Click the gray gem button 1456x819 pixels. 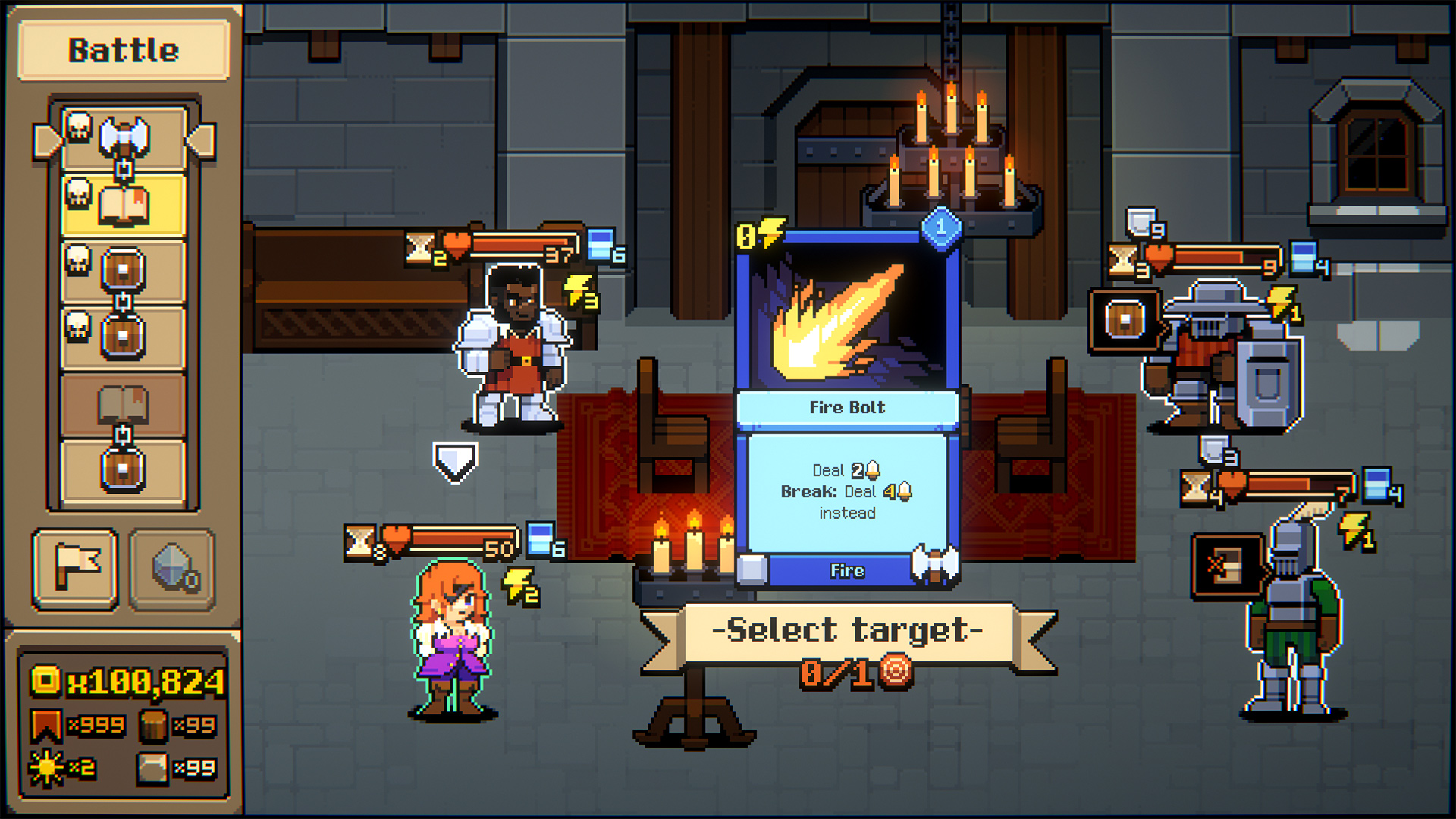click(x=172, y=568)
